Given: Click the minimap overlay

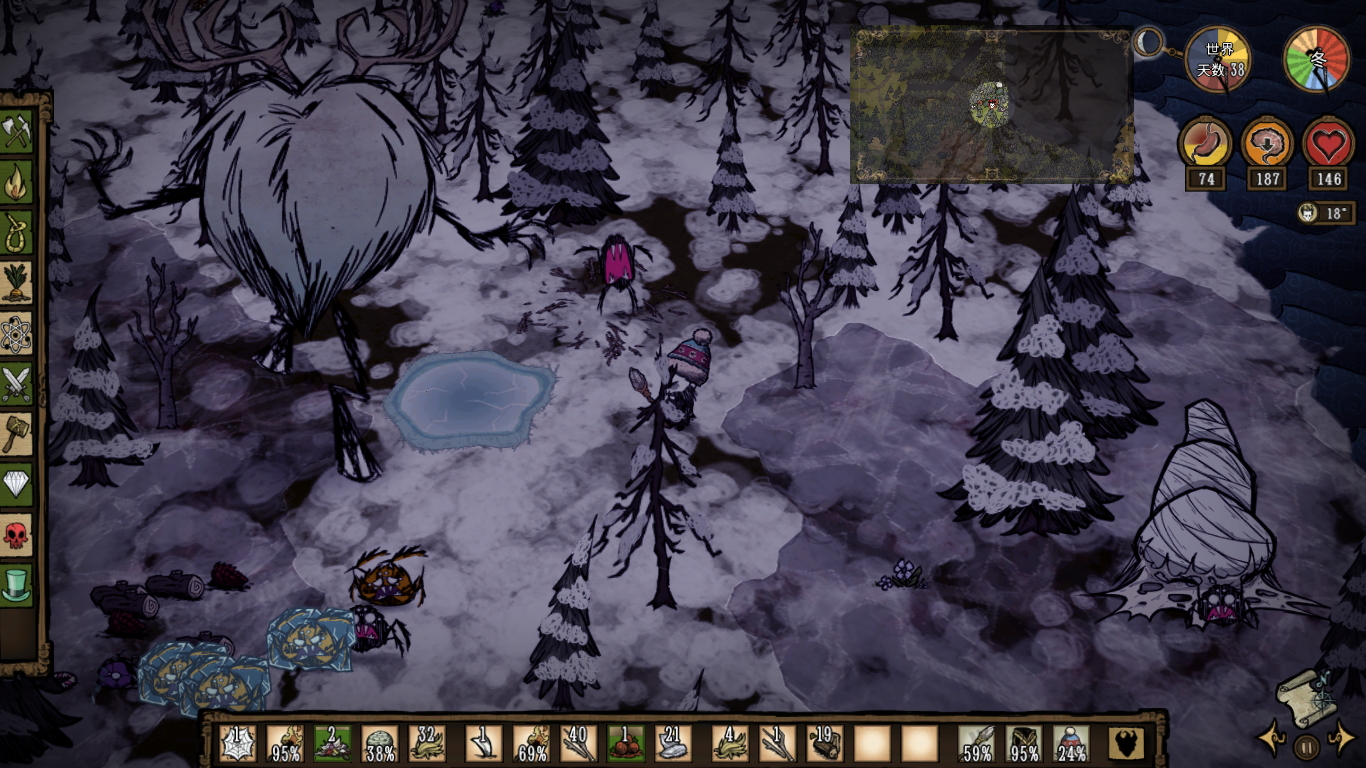Looking at the screenshot, I should tap(991, 106).
